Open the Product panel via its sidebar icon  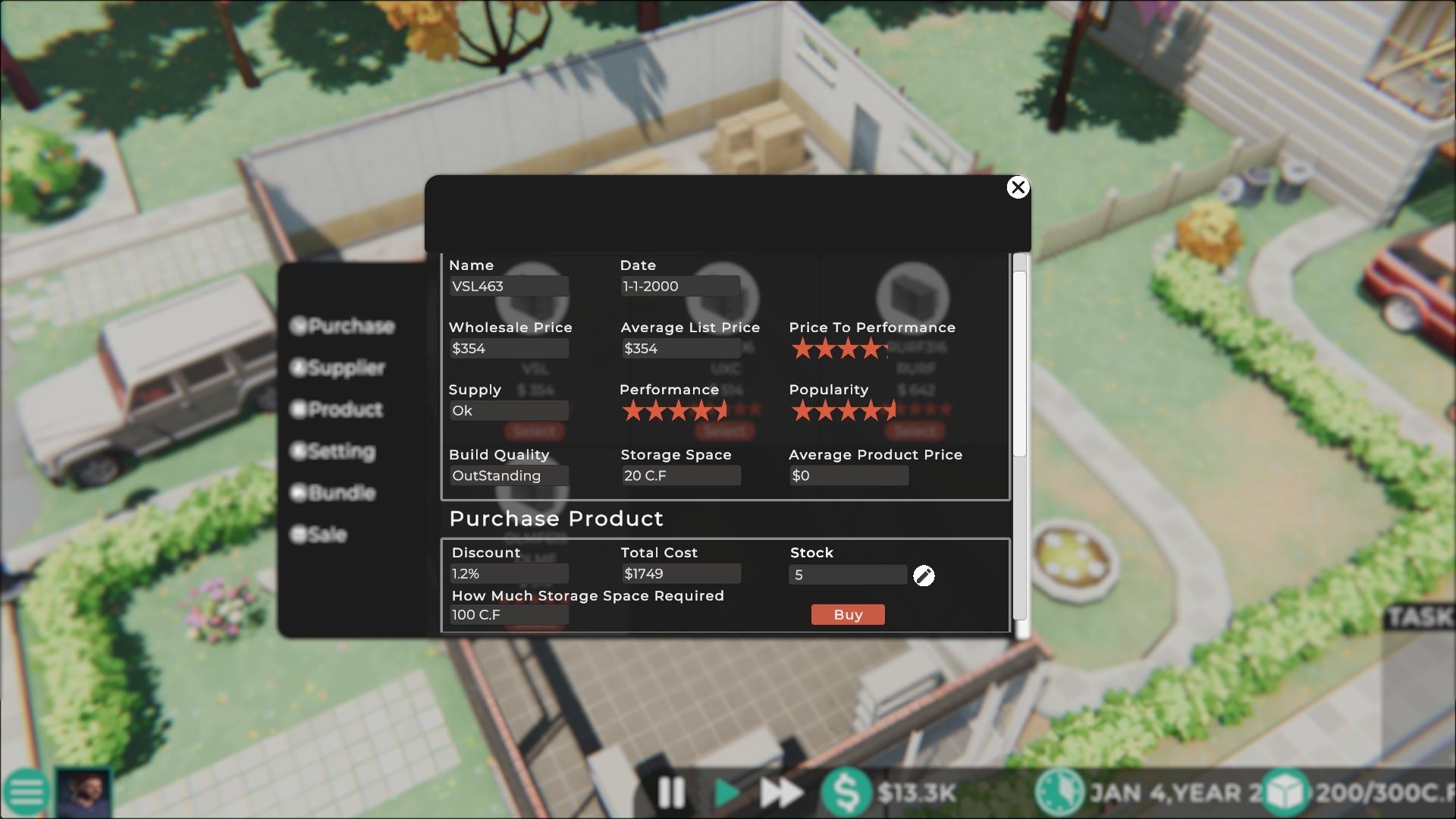pos(299,409)
